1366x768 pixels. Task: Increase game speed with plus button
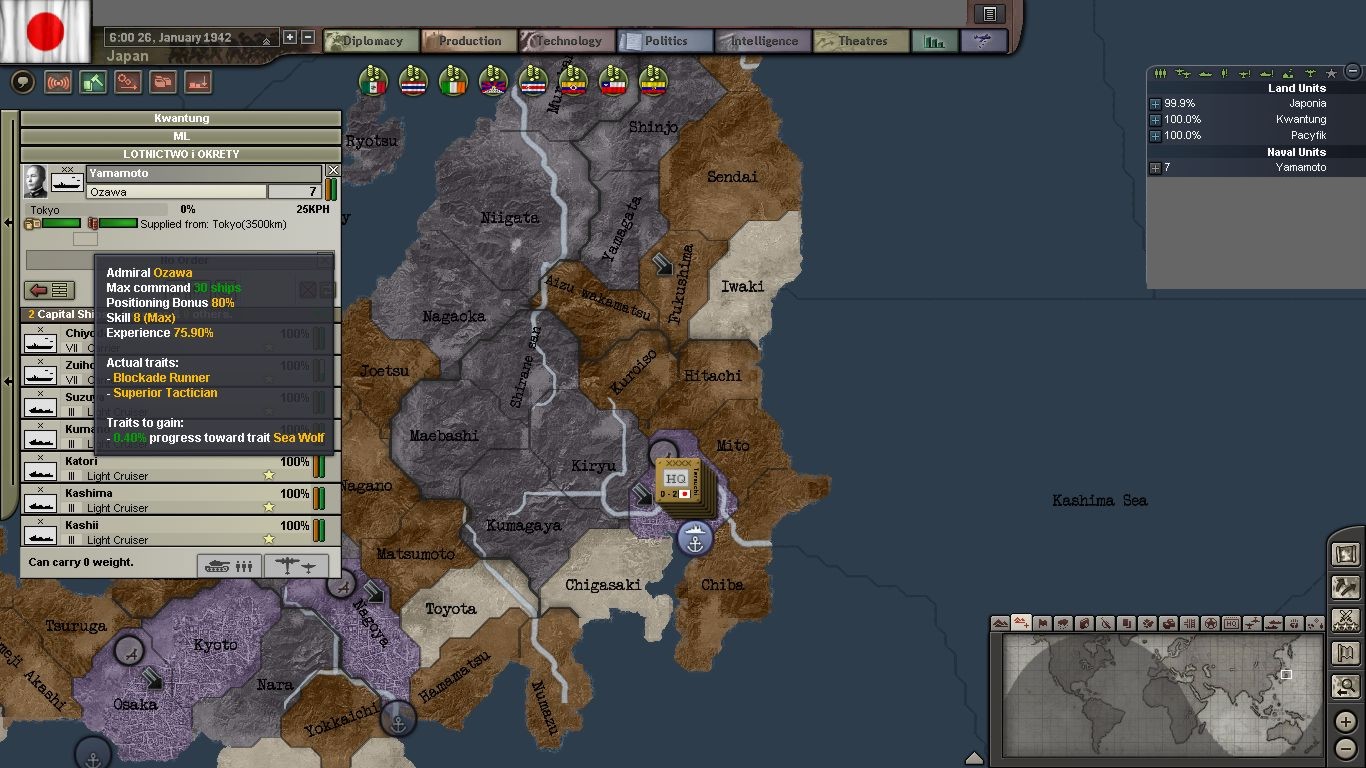[290, 37]
